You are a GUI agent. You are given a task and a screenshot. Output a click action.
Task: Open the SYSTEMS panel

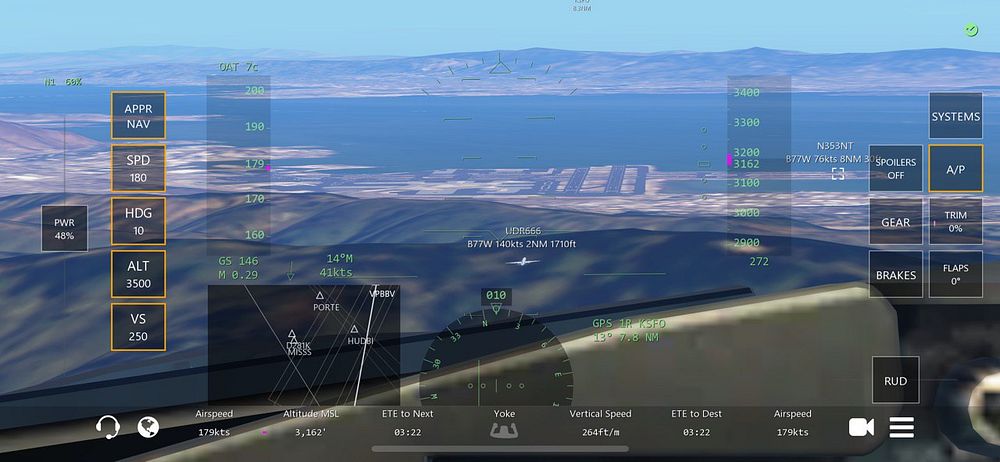tap(955, 116)
